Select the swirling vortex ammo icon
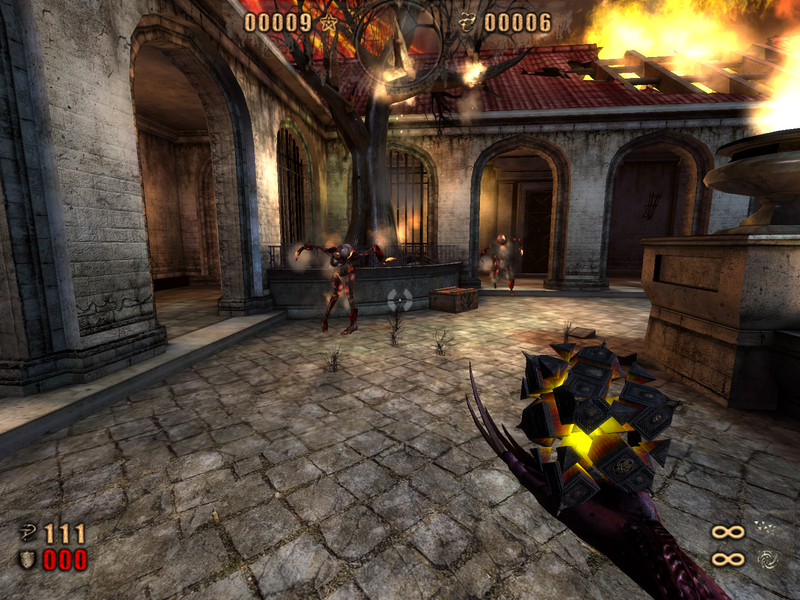Image resolution: width=800 pixels, height=600 pixels. pos(769,558)
